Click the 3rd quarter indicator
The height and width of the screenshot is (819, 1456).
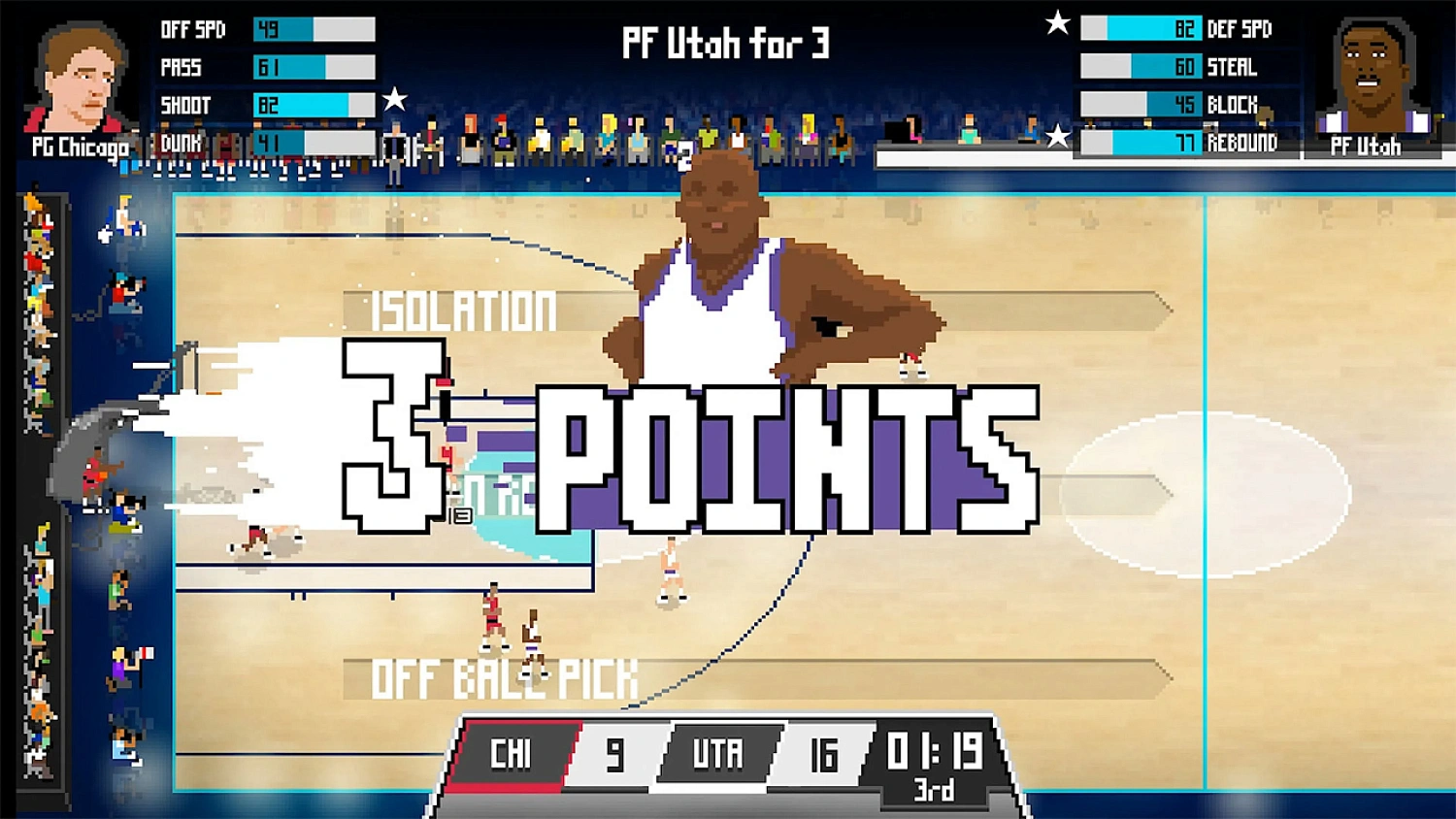tap(933, 792)
